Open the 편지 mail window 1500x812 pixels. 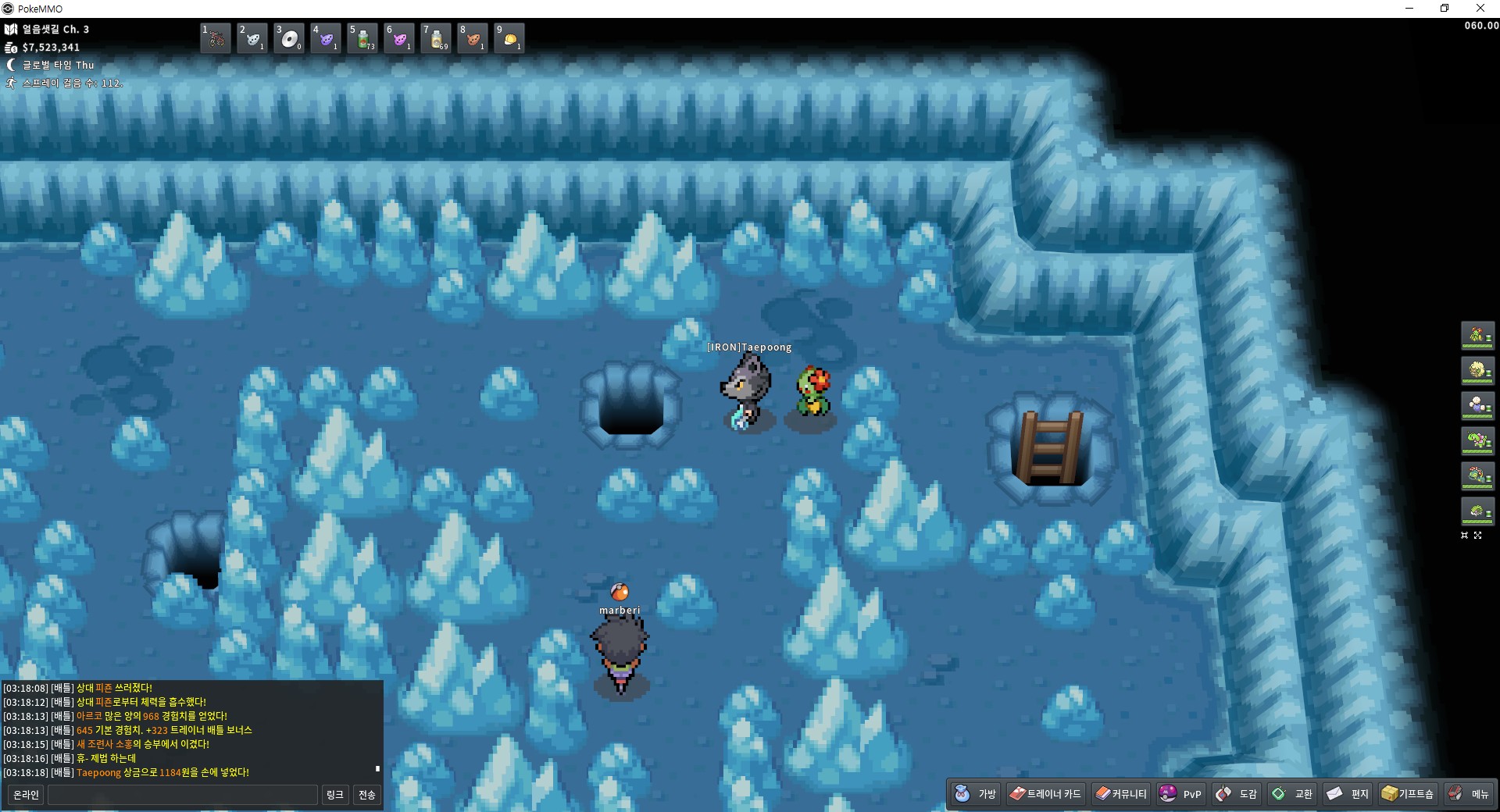tap(1348, 794)
